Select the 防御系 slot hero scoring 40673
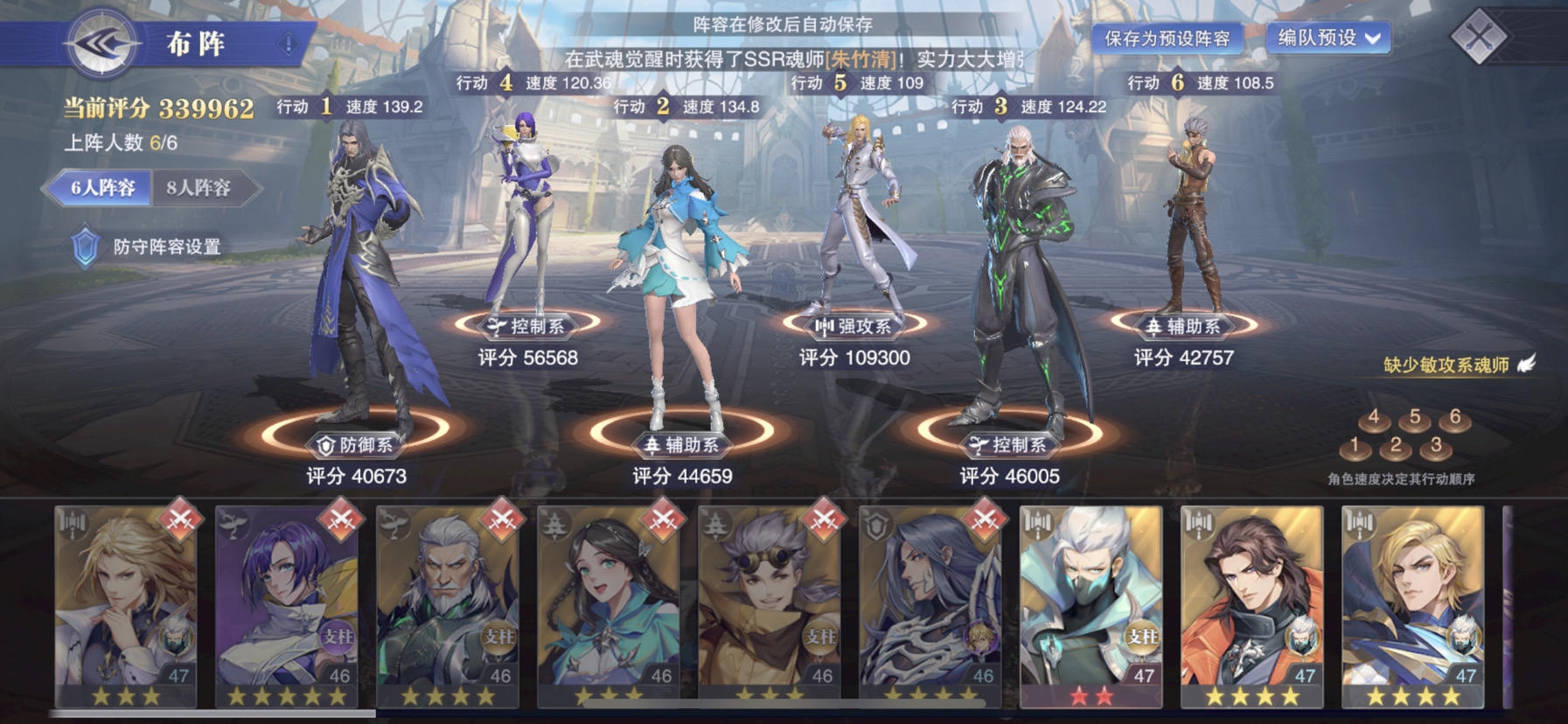This screenshot has height=724, width=1568. click(360, 280)
